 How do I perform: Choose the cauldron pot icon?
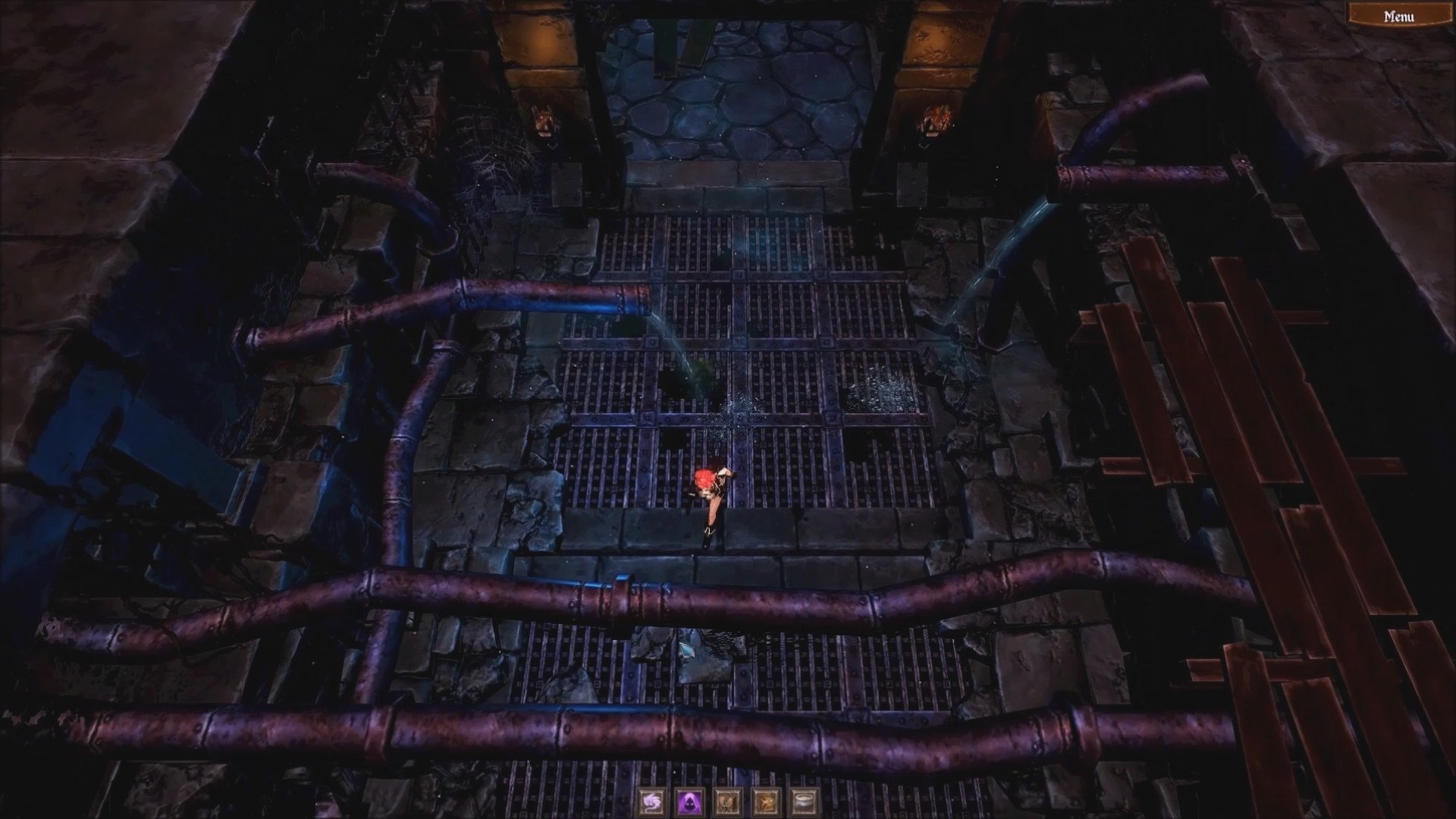[x=802, y=801]
